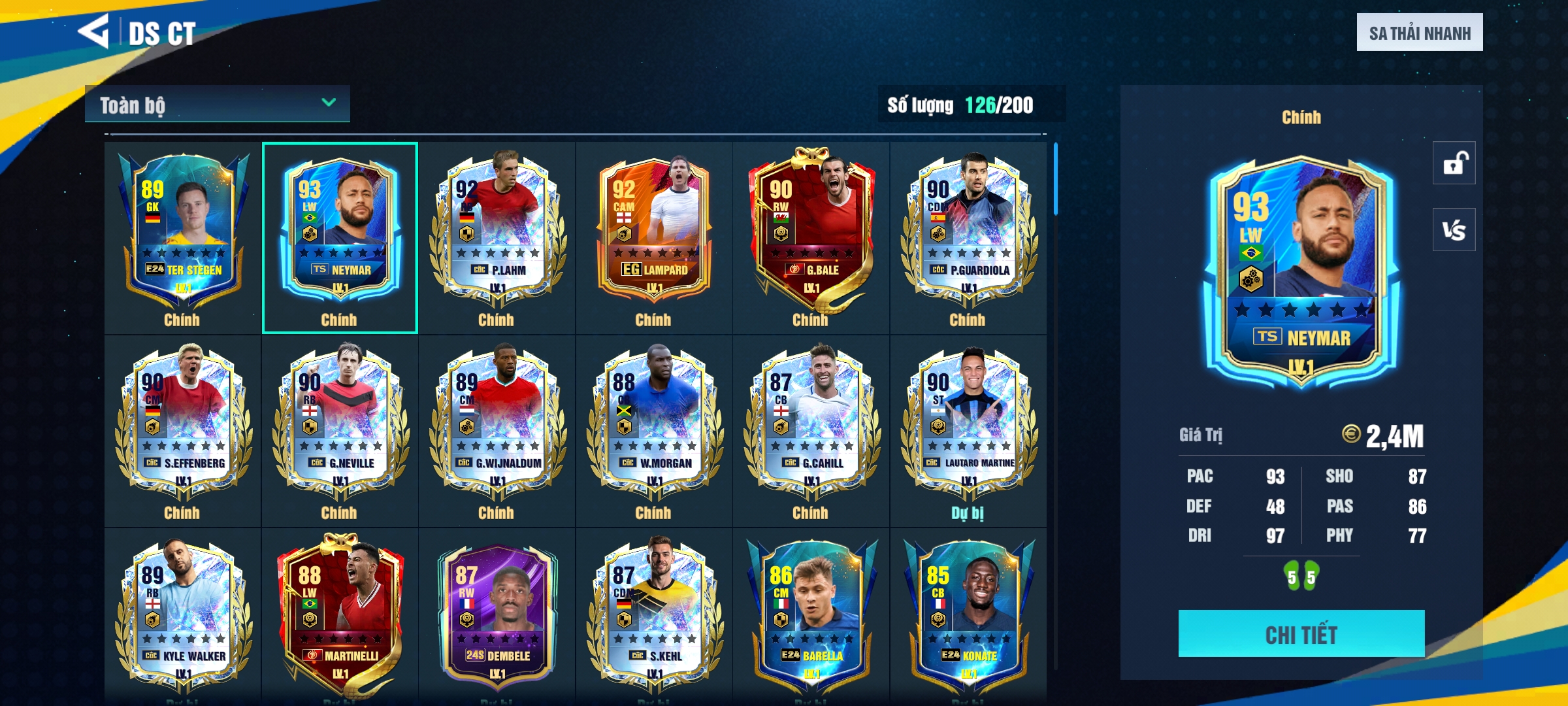Open the SA THẢI NHANH quick release
The width and height of the screenshot is (1568, 706).
(x=1419, y=33)
